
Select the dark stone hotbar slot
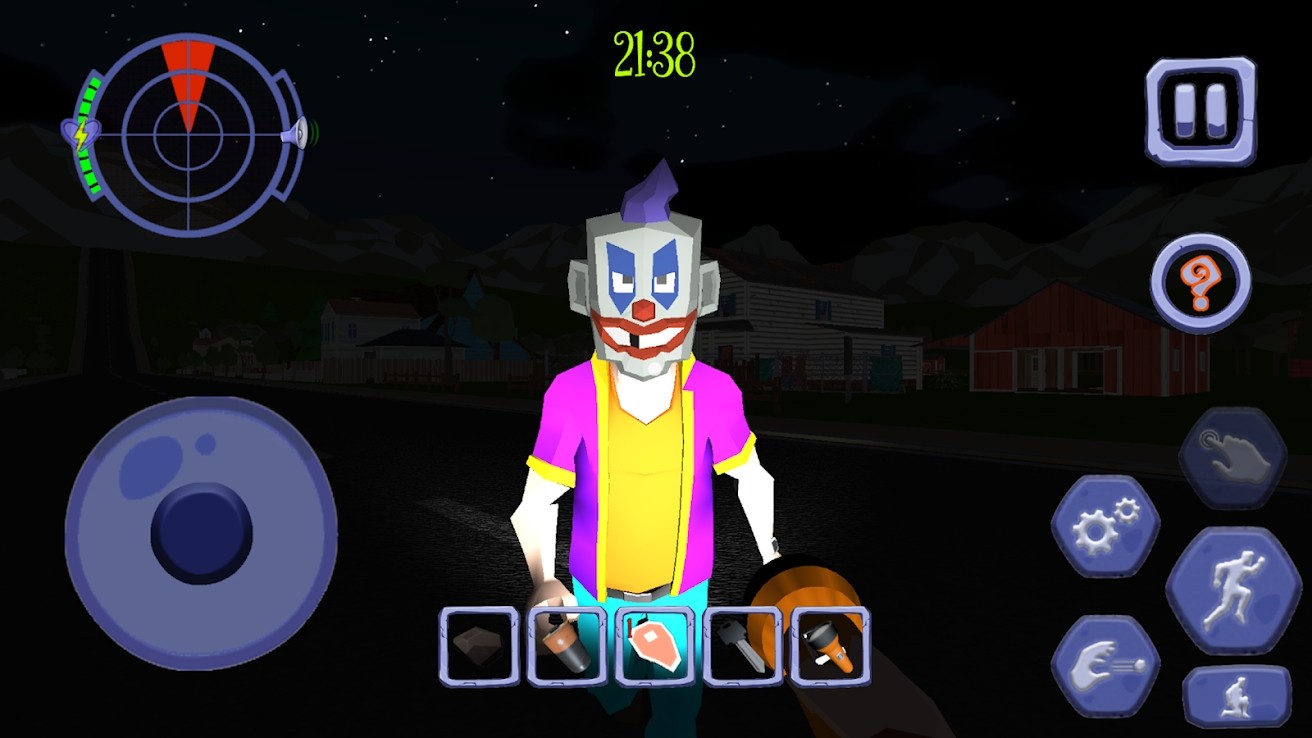[x=480, y=646]
